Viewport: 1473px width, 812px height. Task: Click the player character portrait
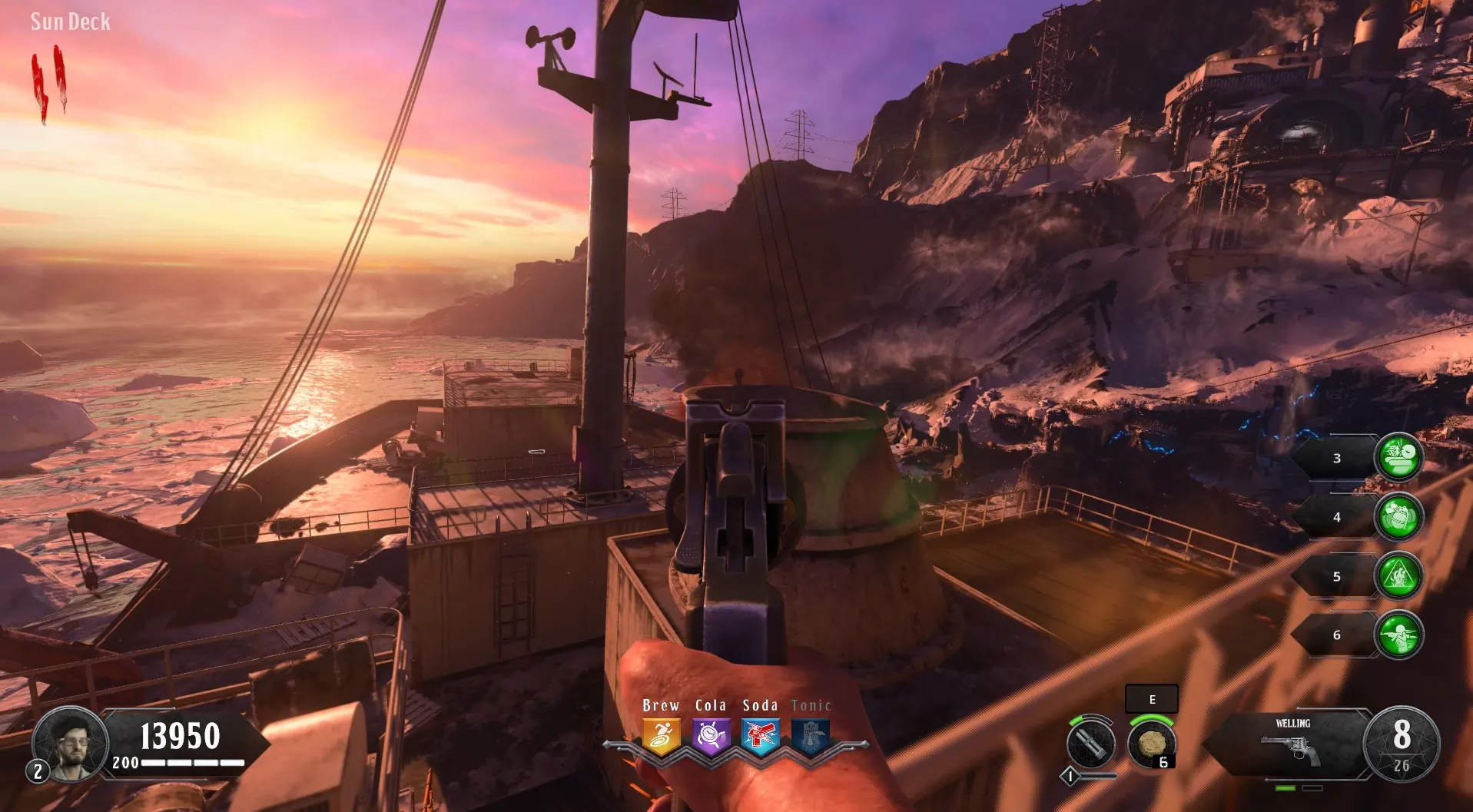pos(71,743)
